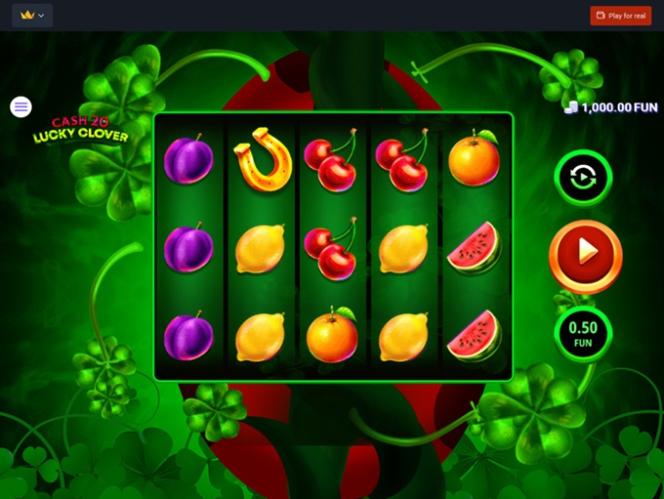Enable autoplay with the circular arrows button
The image size is (664, 499).
[x=583, y=178]
